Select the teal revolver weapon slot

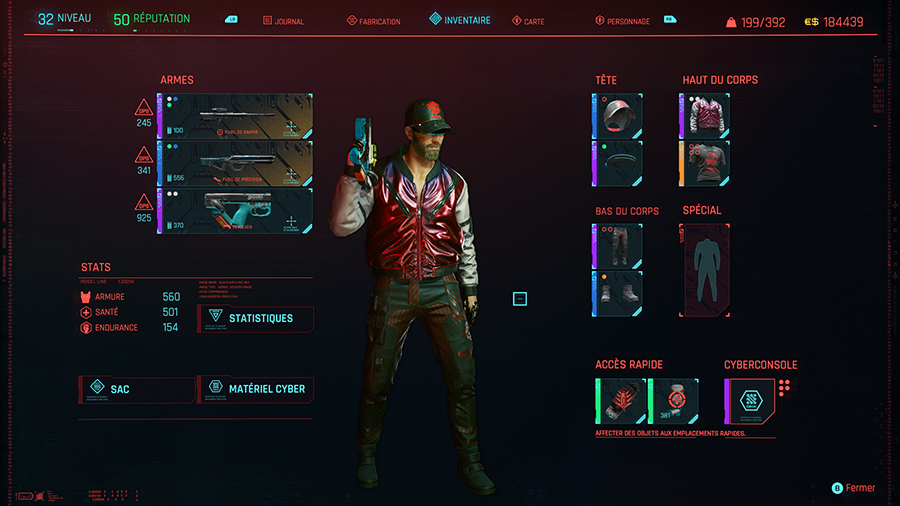(236, 211)
